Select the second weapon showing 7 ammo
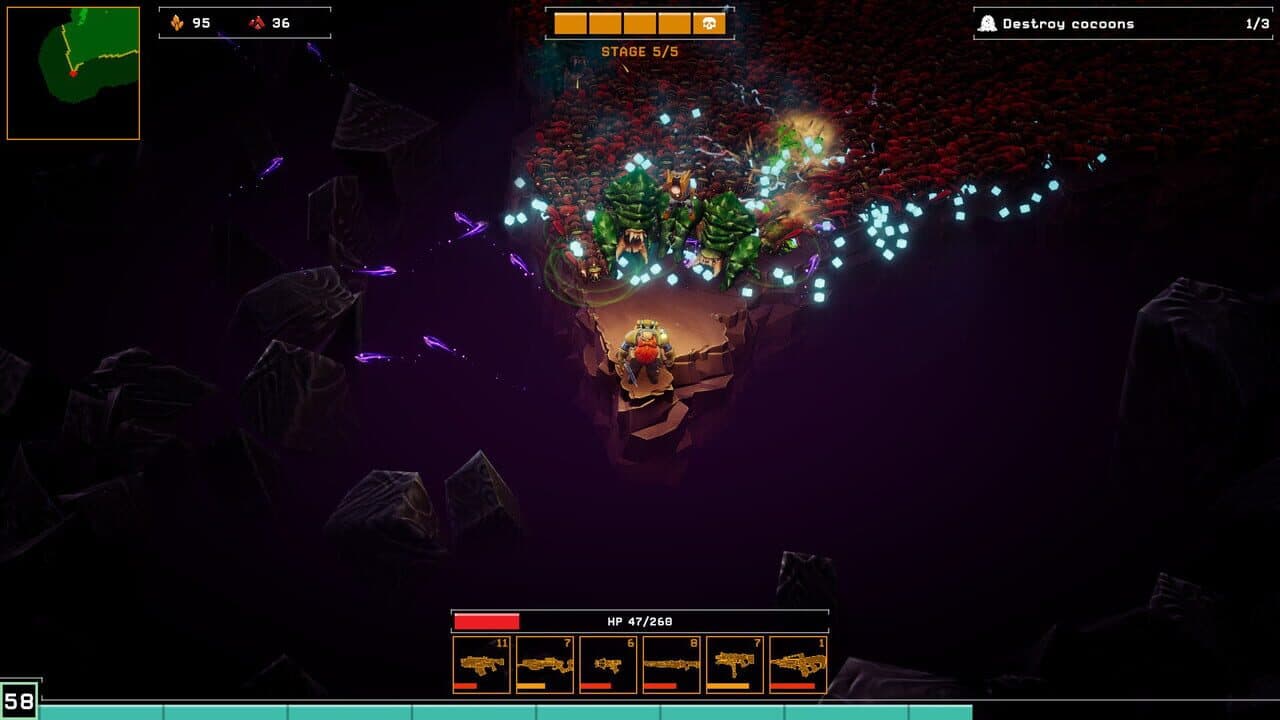 click(x=545, y=662)
